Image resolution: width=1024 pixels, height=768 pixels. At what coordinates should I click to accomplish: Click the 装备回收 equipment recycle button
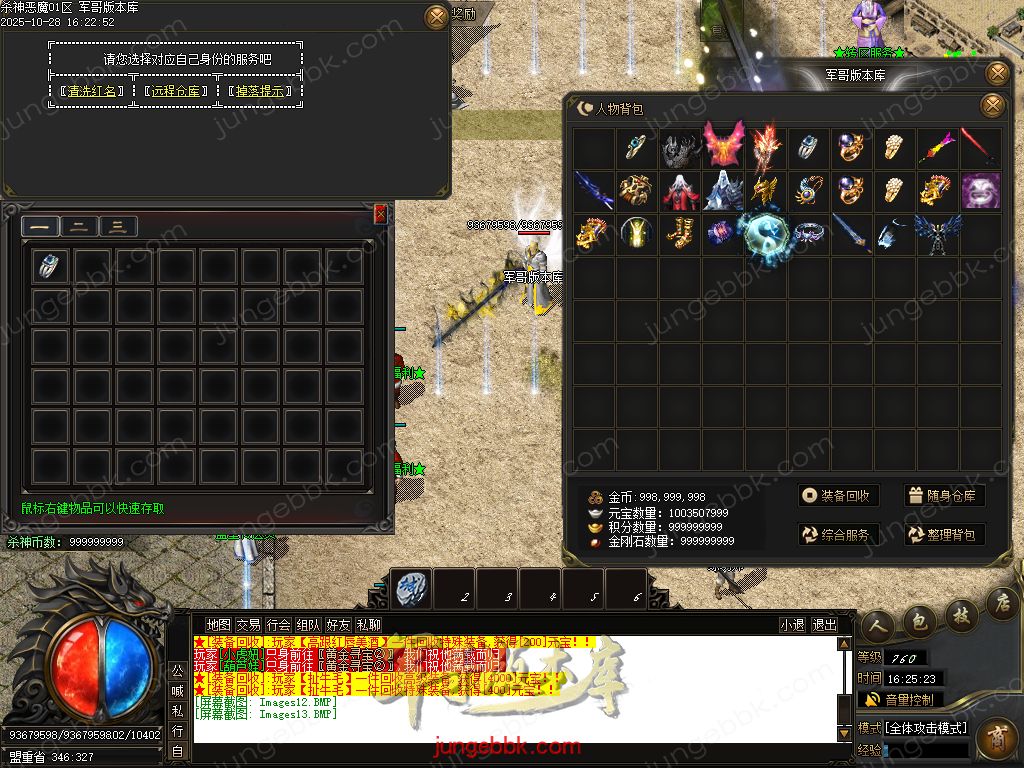point(838,496)
